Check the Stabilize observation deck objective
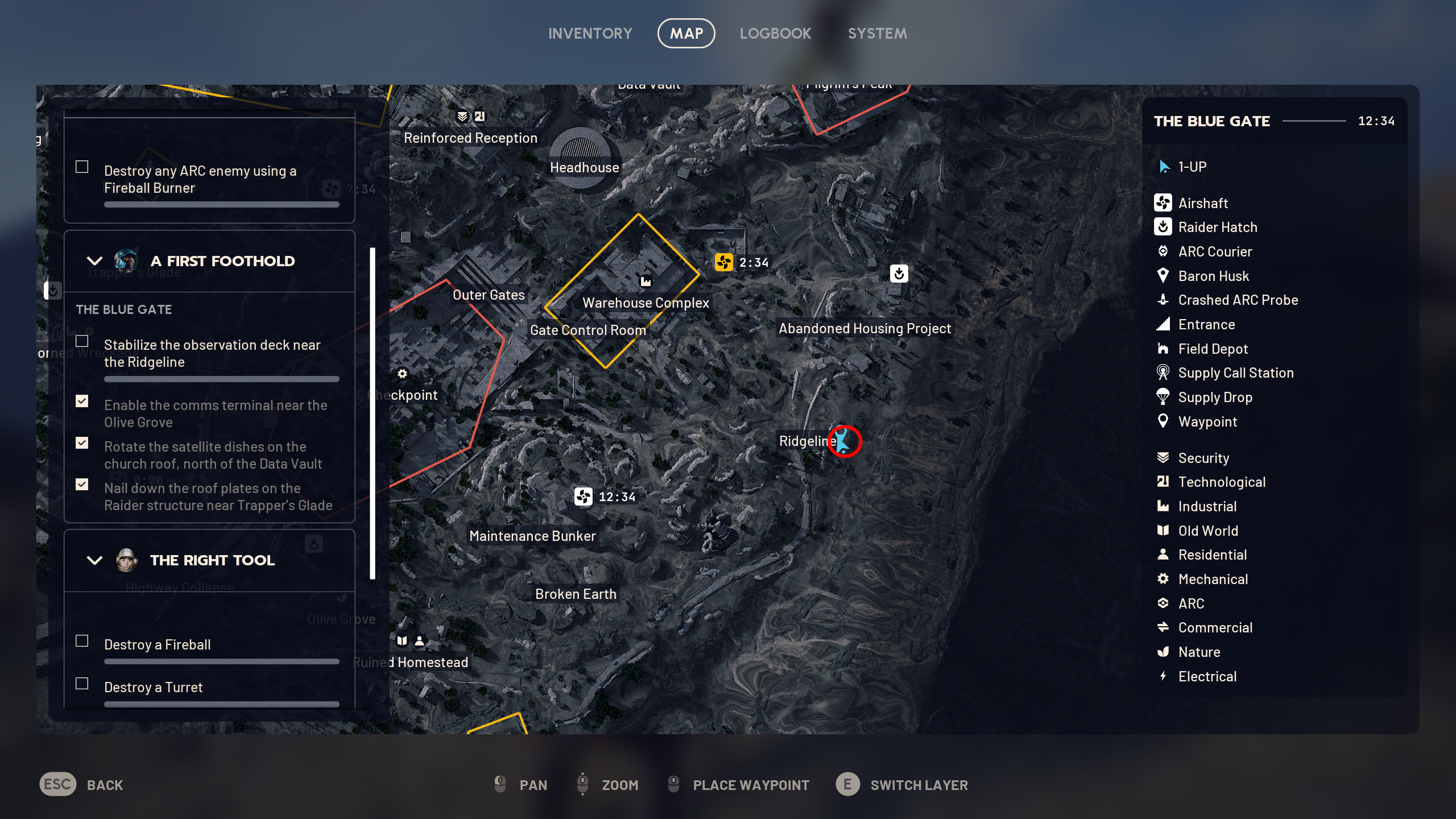This screenshot has width=1456, height=819. (x=82, y=341)
